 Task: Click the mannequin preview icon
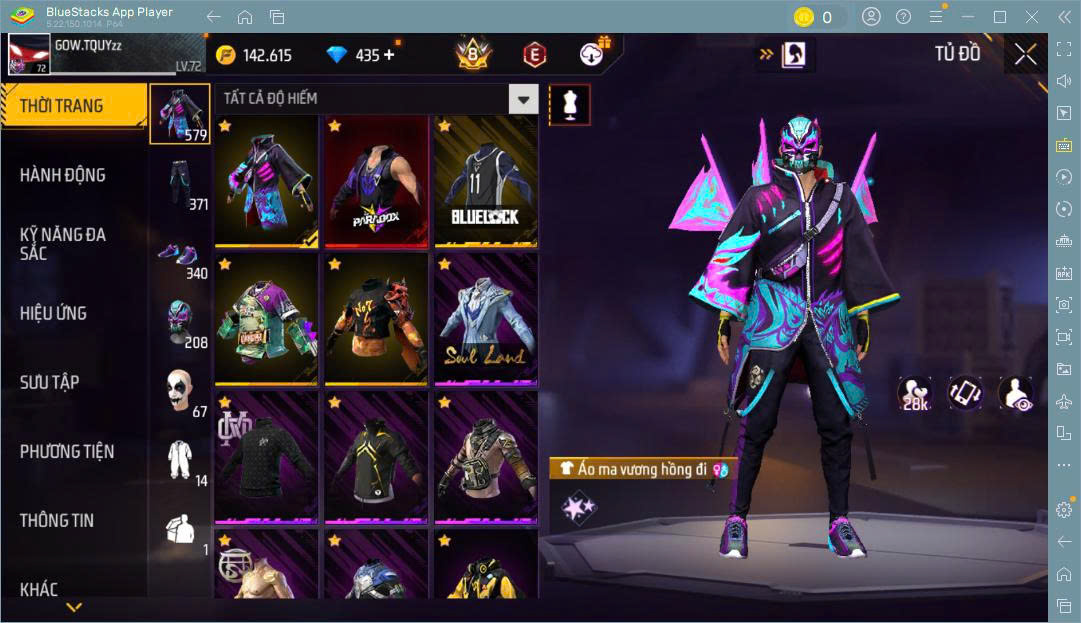click(569, 104)
